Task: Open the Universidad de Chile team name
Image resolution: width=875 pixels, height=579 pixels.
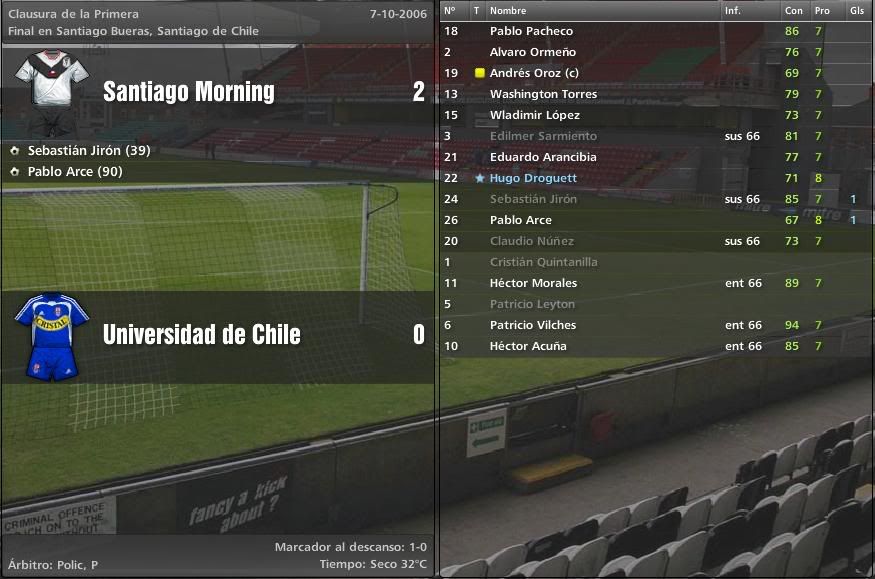Action: pos(201,334)
